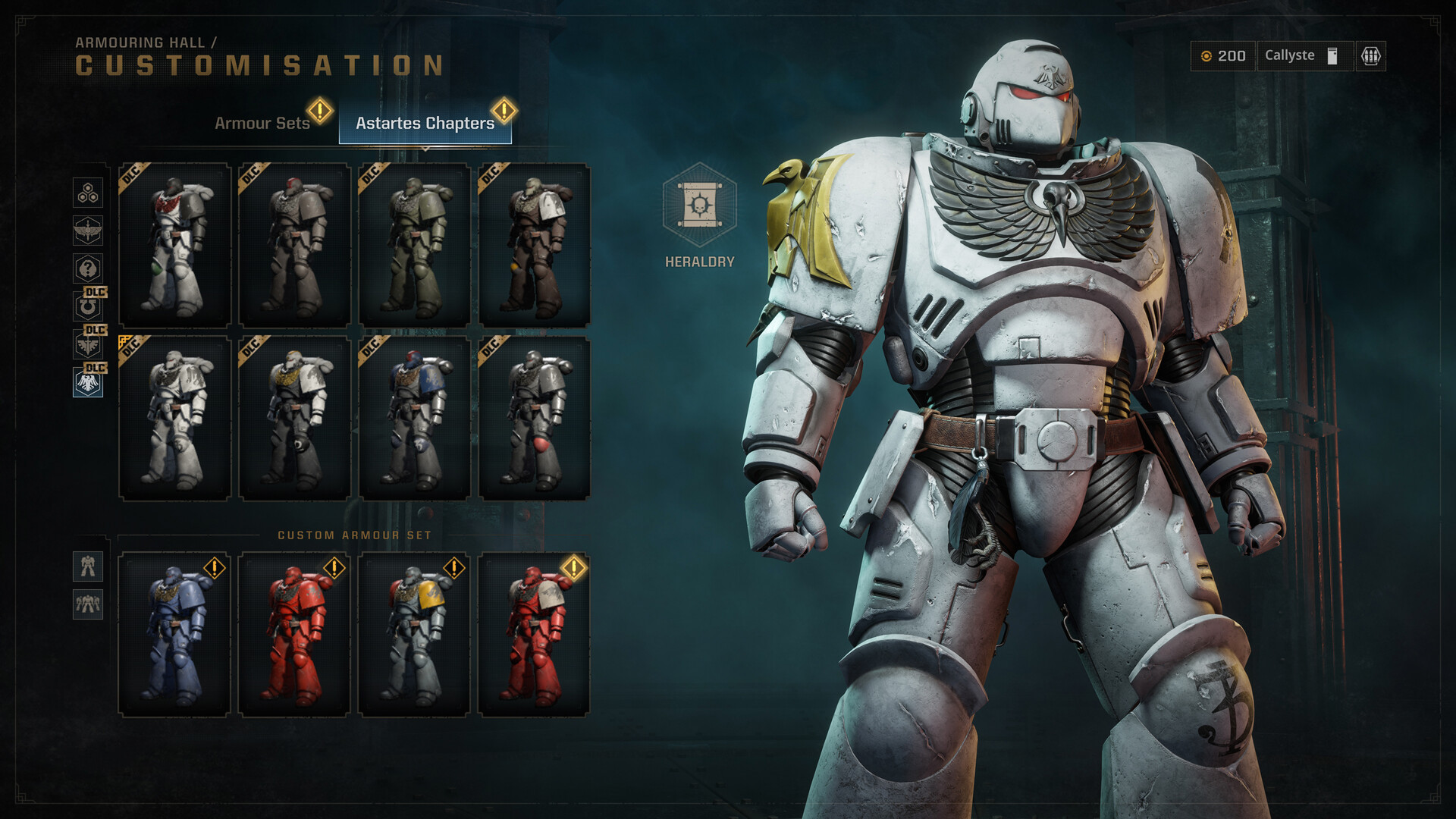The width and height of the screenshot is (1456, 819).
Task: Open the Heraldry option
Action: pyautogui.click(x=699, y=206)
